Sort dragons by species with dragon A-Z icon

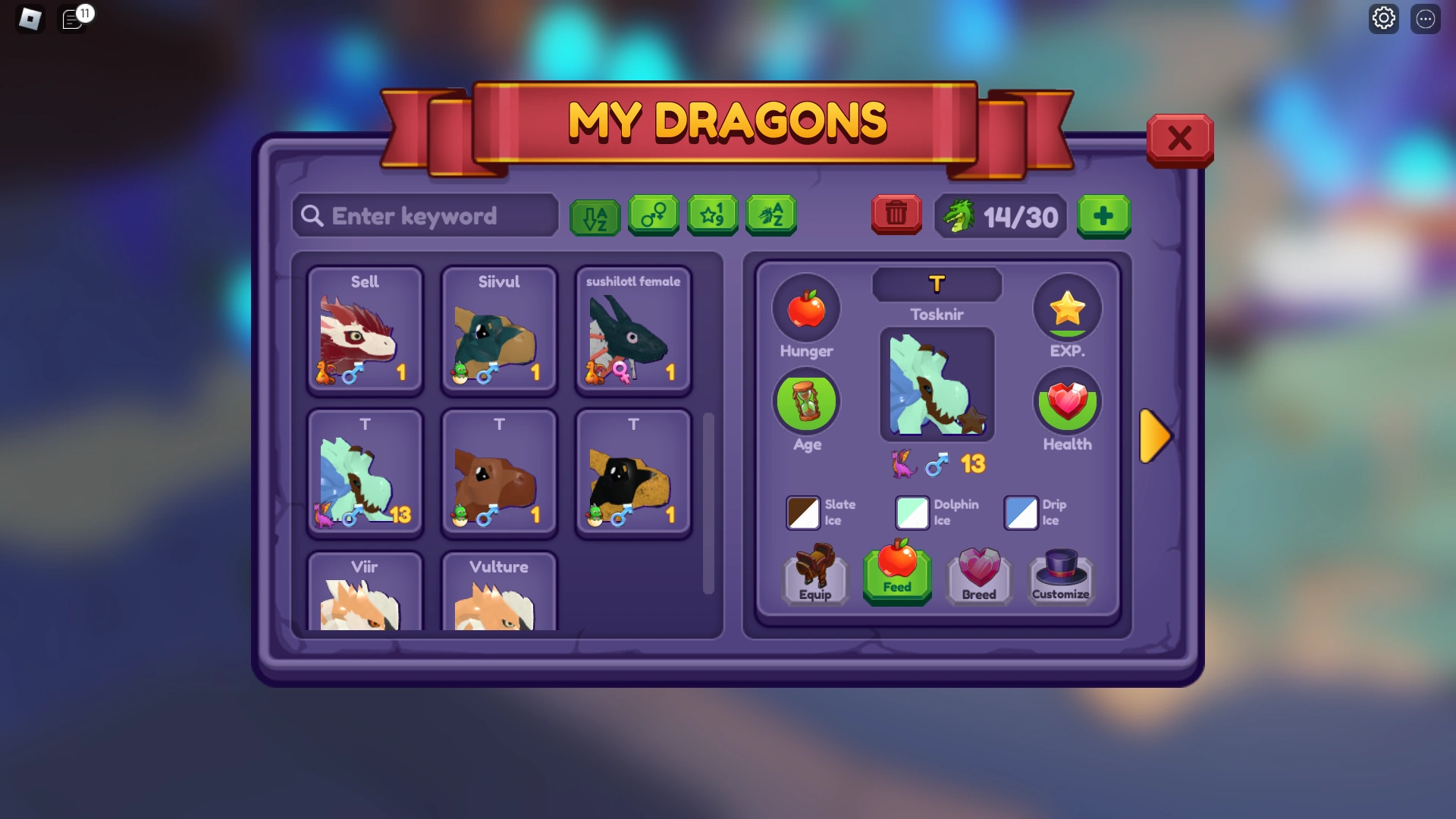point(770,216)
